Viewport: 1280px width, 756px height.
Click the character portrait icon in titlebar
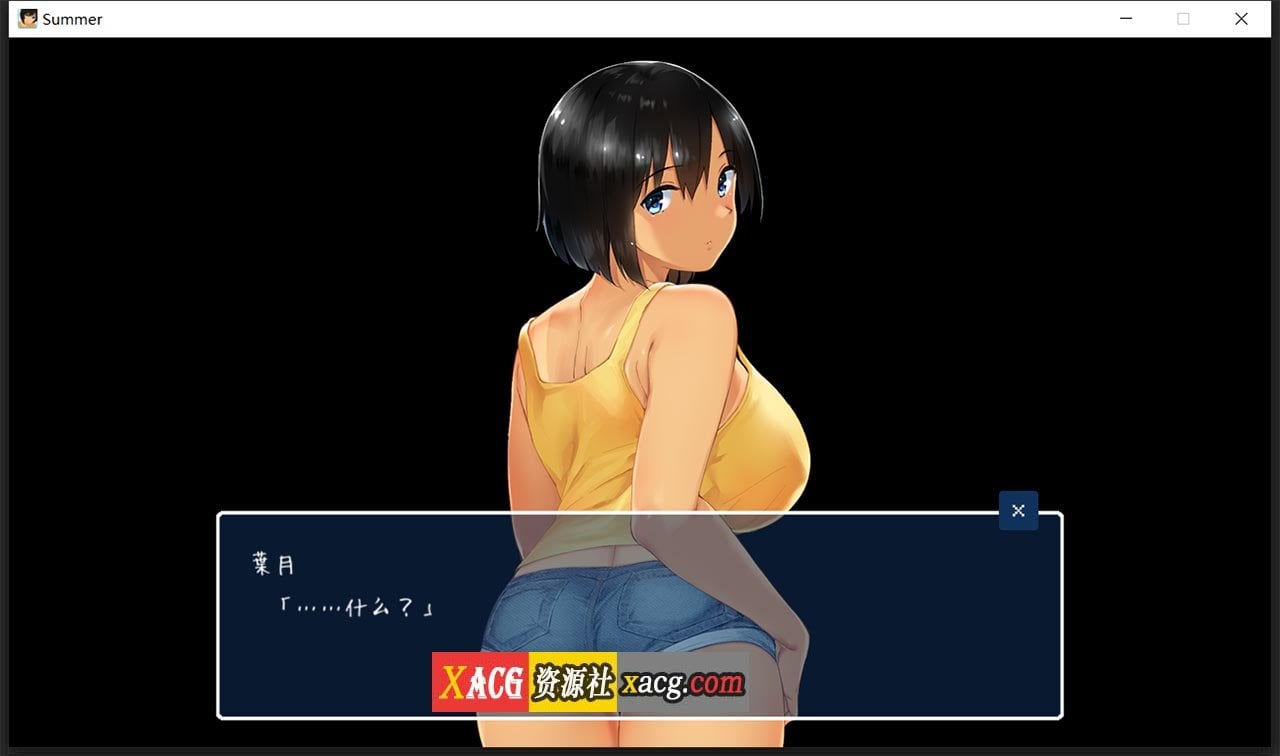[28, 18]
